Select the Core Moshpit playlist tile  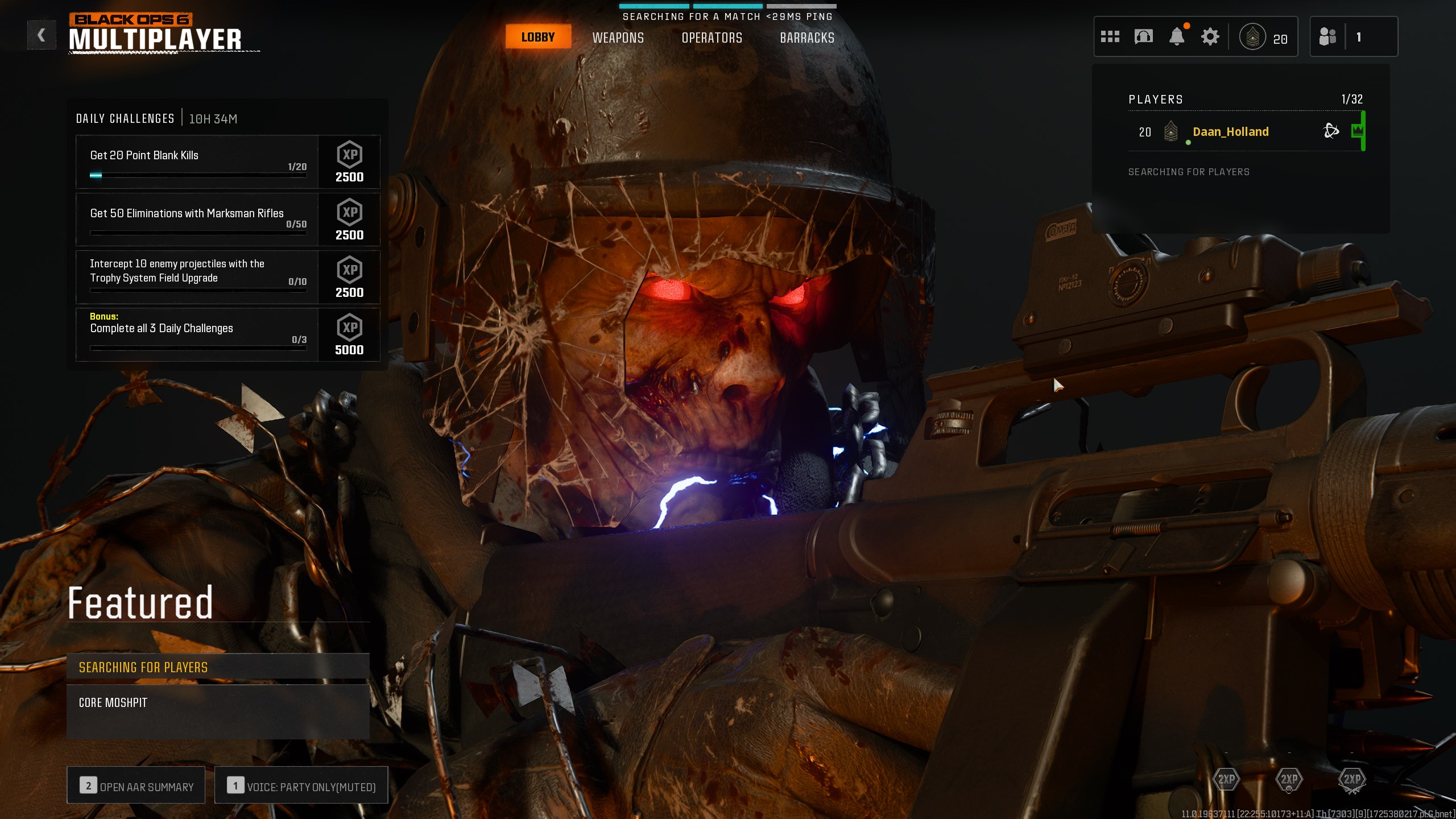[218, 711]
